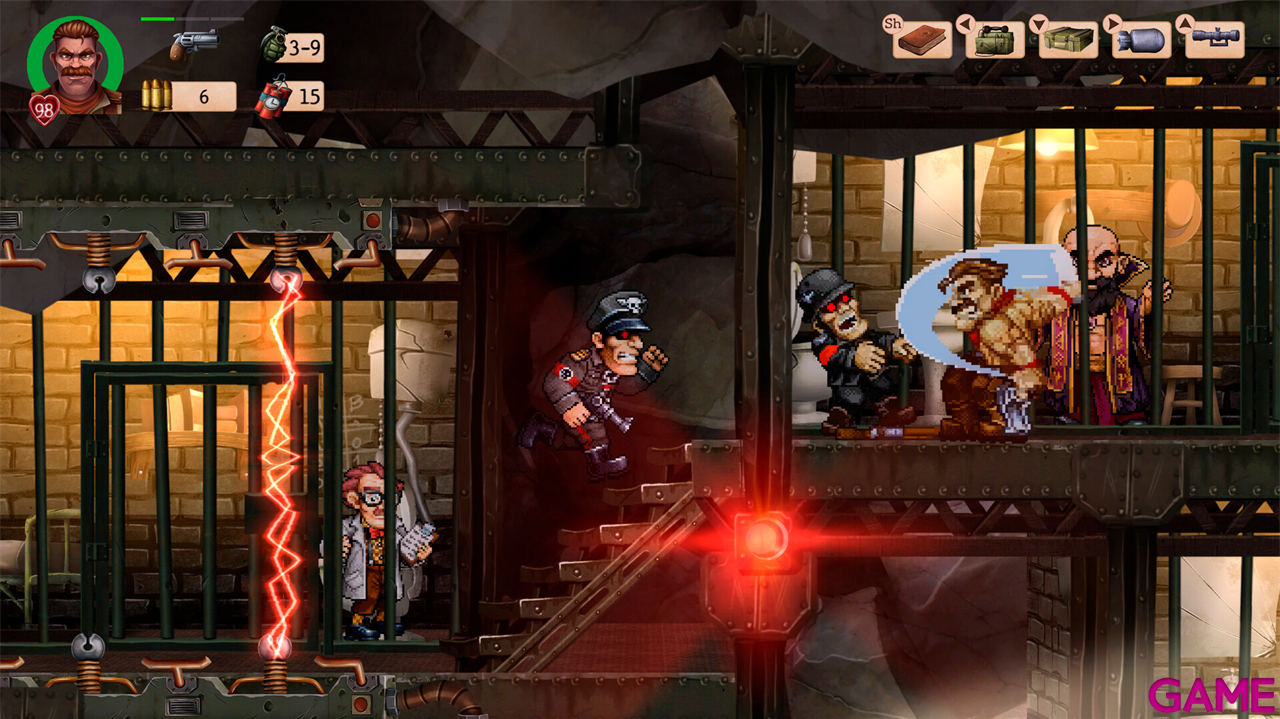The width and height of the screenshot is (1280, 719).
Task: Select the hand grenade icon
Action: tap(273, 45)
